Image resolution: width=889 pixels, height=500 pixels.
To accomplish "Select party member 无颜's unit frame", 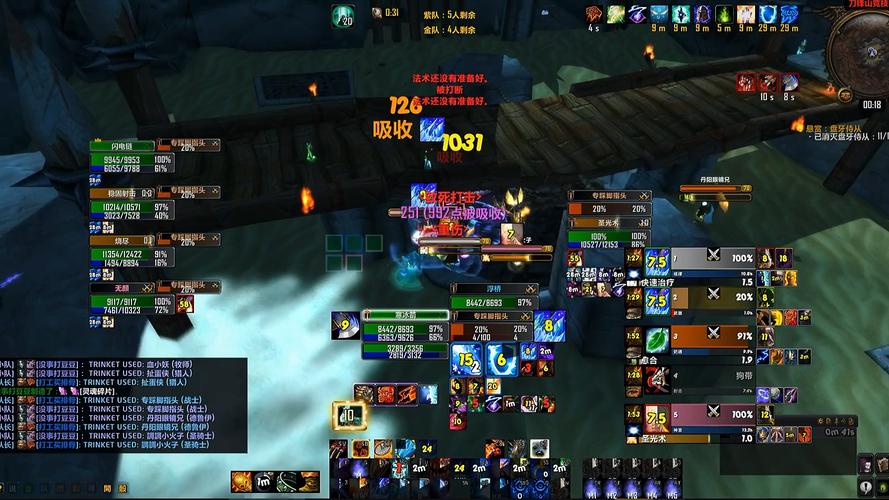I will coord(130,300).
